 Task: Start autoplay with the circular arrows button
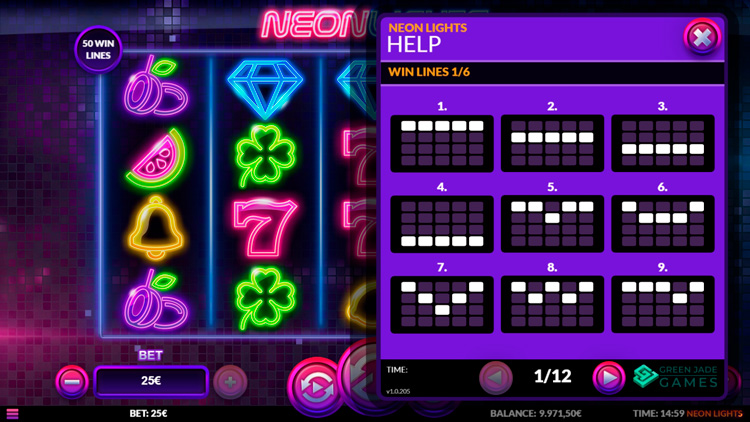pos(315,385)
